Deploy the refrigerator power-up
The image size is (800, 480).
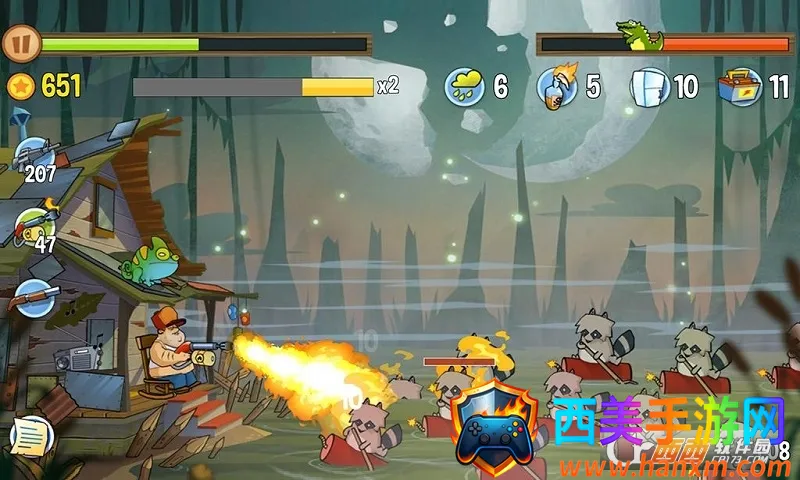tap(648, 86)
